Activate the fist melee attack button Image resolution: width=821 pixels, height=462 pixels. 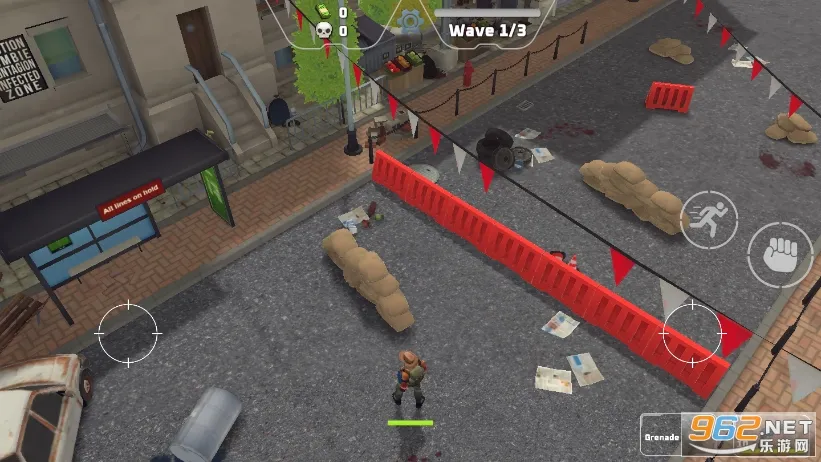(x=781, y=254)
